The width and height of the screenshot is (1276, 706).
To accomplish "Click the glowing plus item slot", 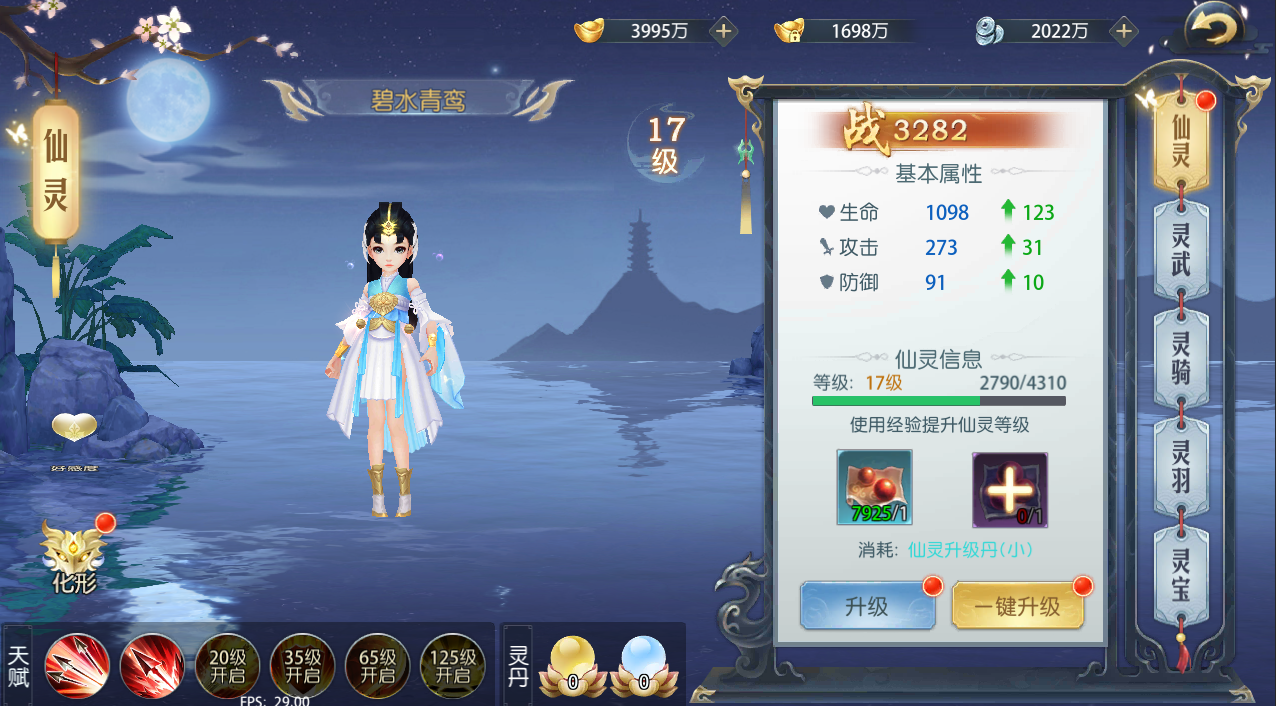I will pos(1010,490).
